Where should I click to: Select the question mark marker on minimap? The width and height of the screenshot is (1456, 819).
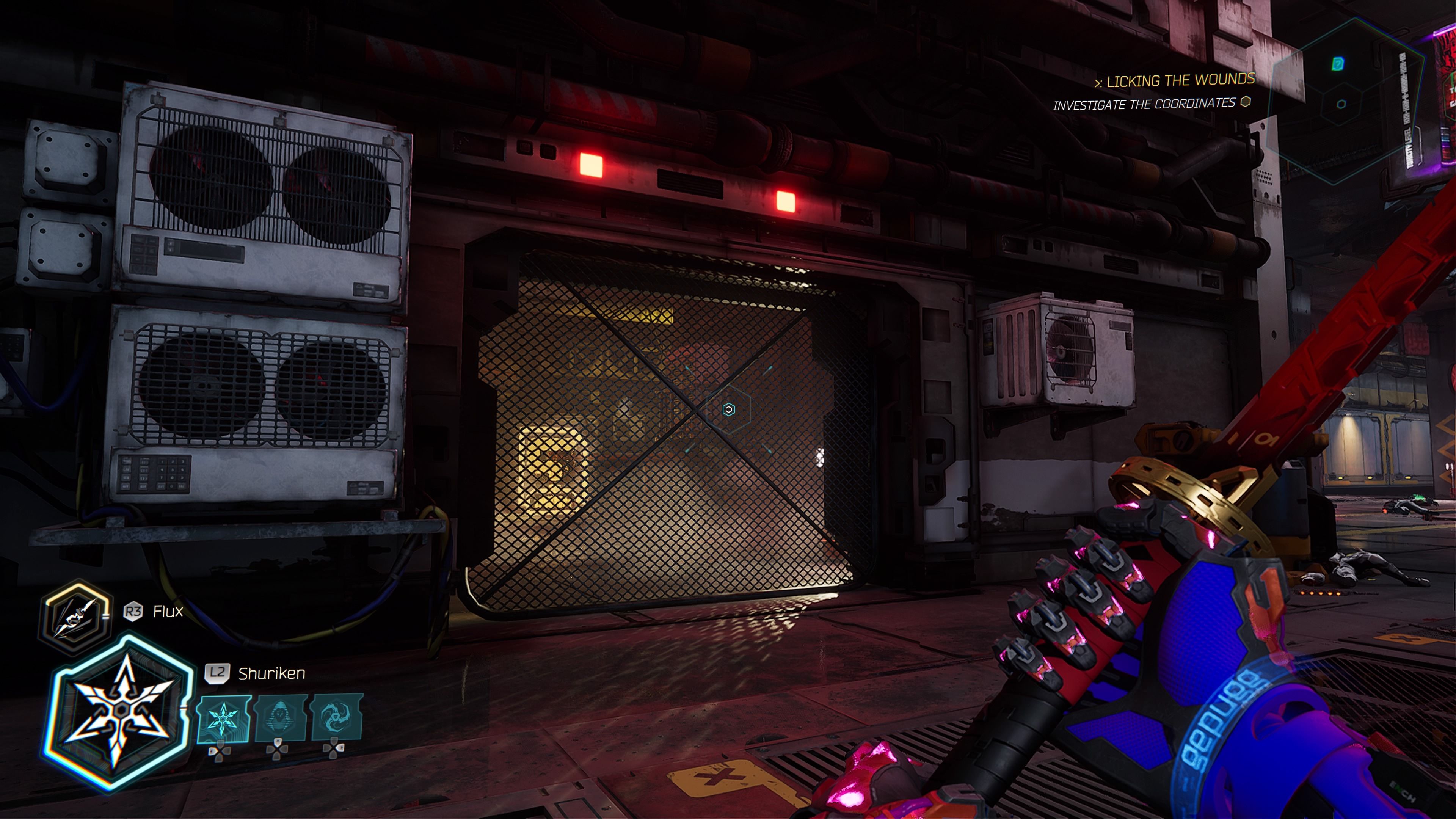click(1337, 63)
